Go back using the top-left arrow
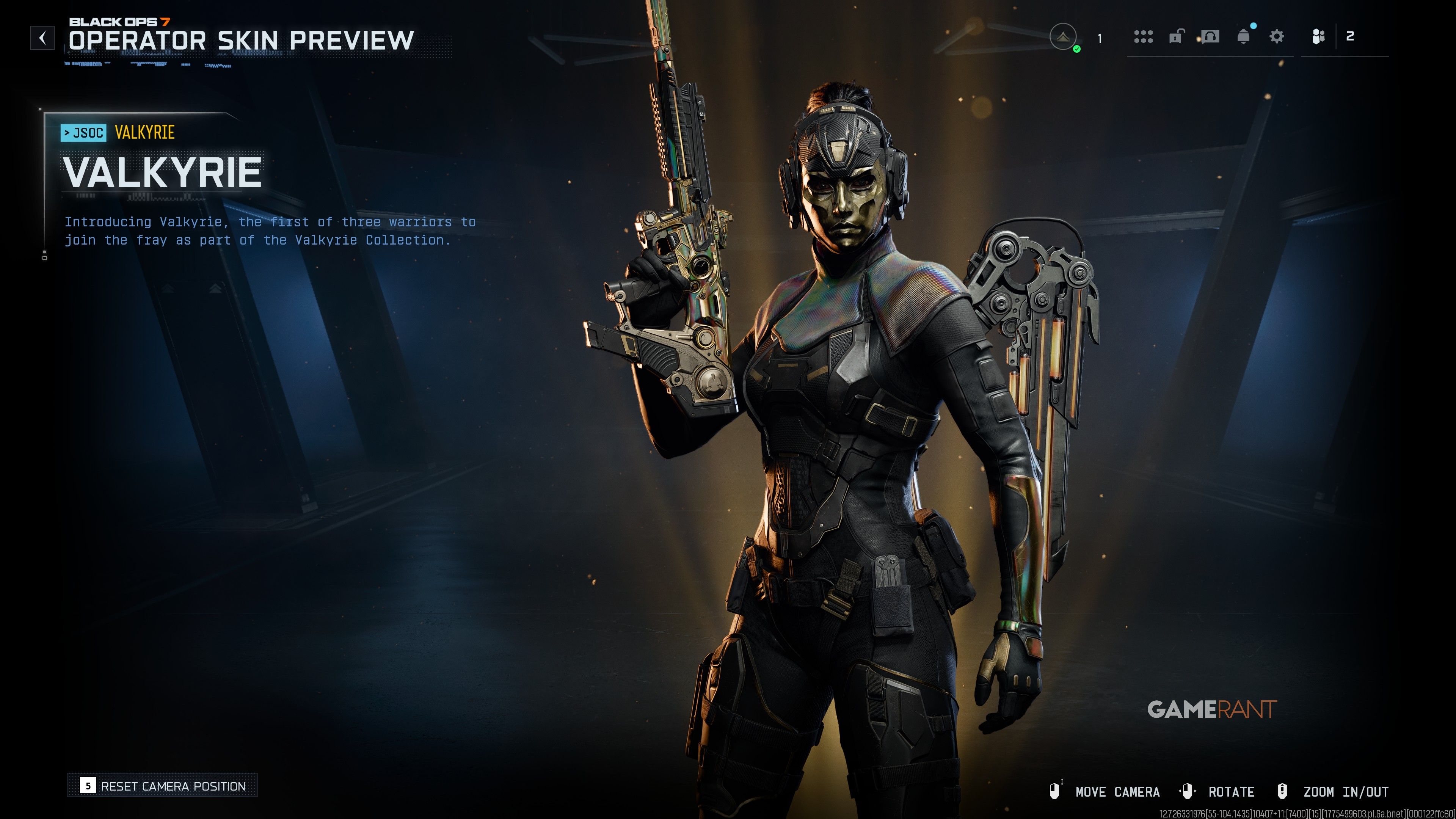 click(x=42, y=38)
